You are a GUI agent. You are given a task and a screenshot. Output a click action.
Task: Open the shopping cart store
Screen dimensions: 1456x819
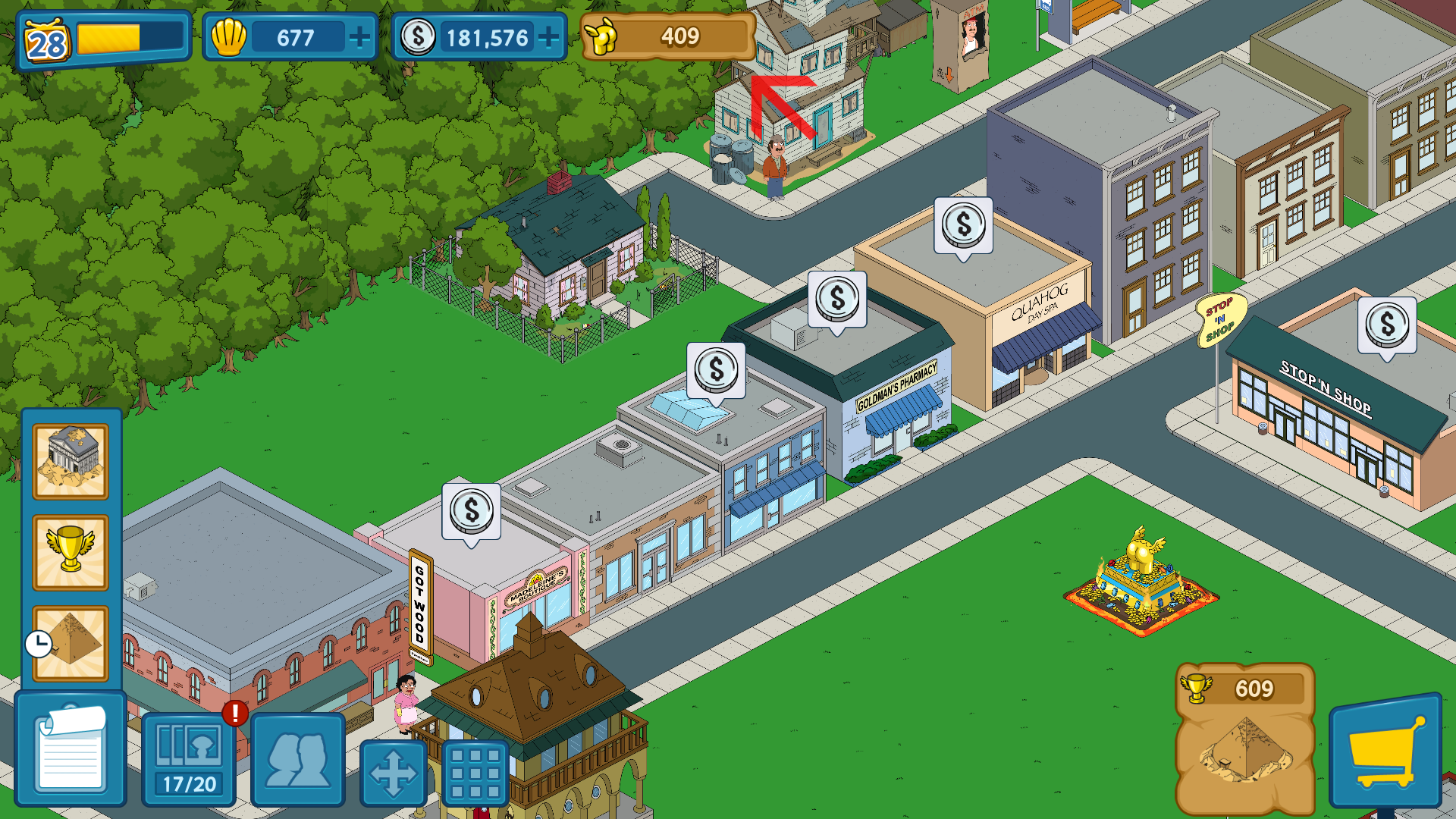[x=1385, y=751]
